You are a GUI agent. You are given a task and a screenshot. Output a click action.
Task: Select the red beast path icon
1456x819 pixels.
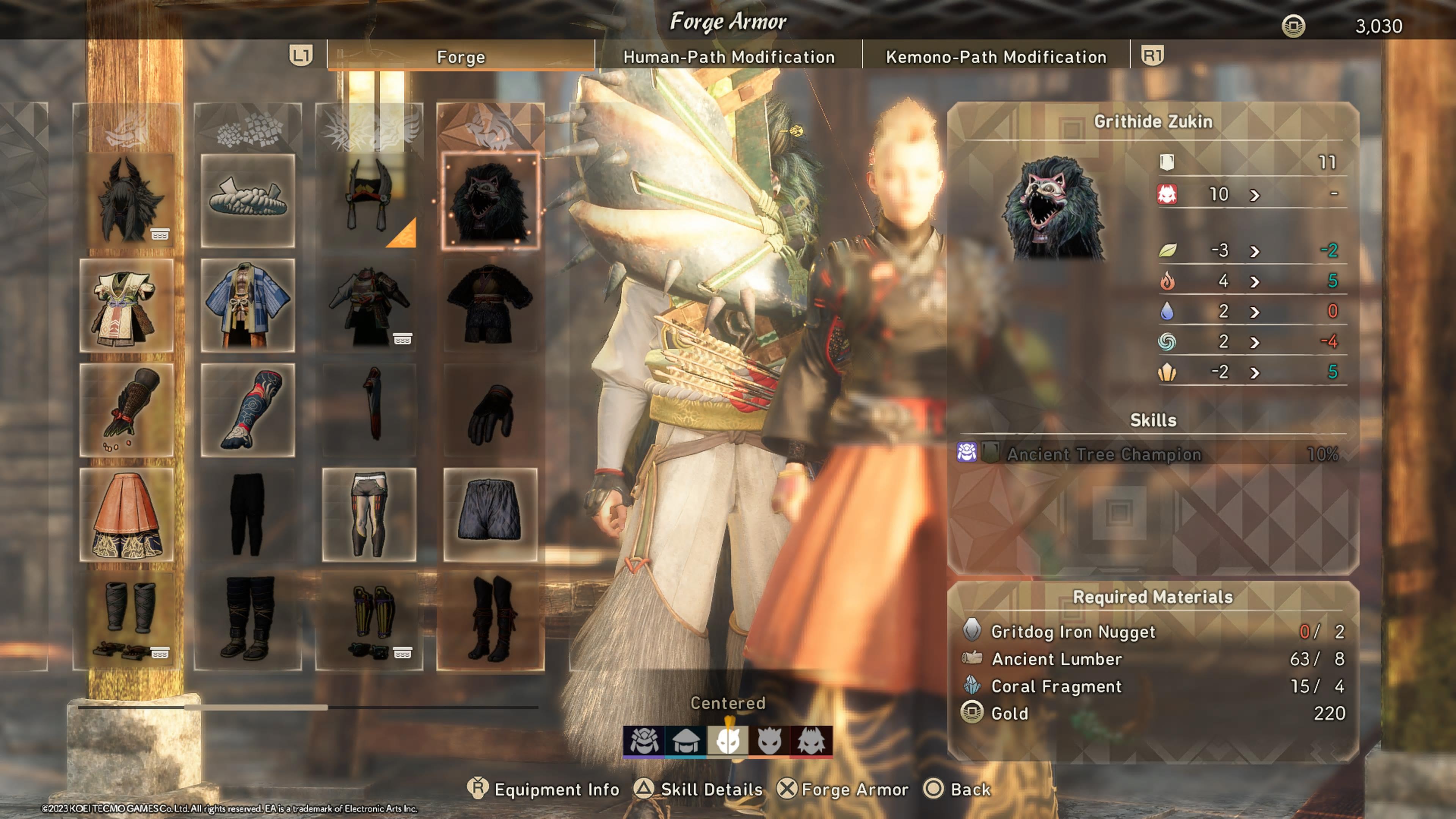click(x=811, y=741)
